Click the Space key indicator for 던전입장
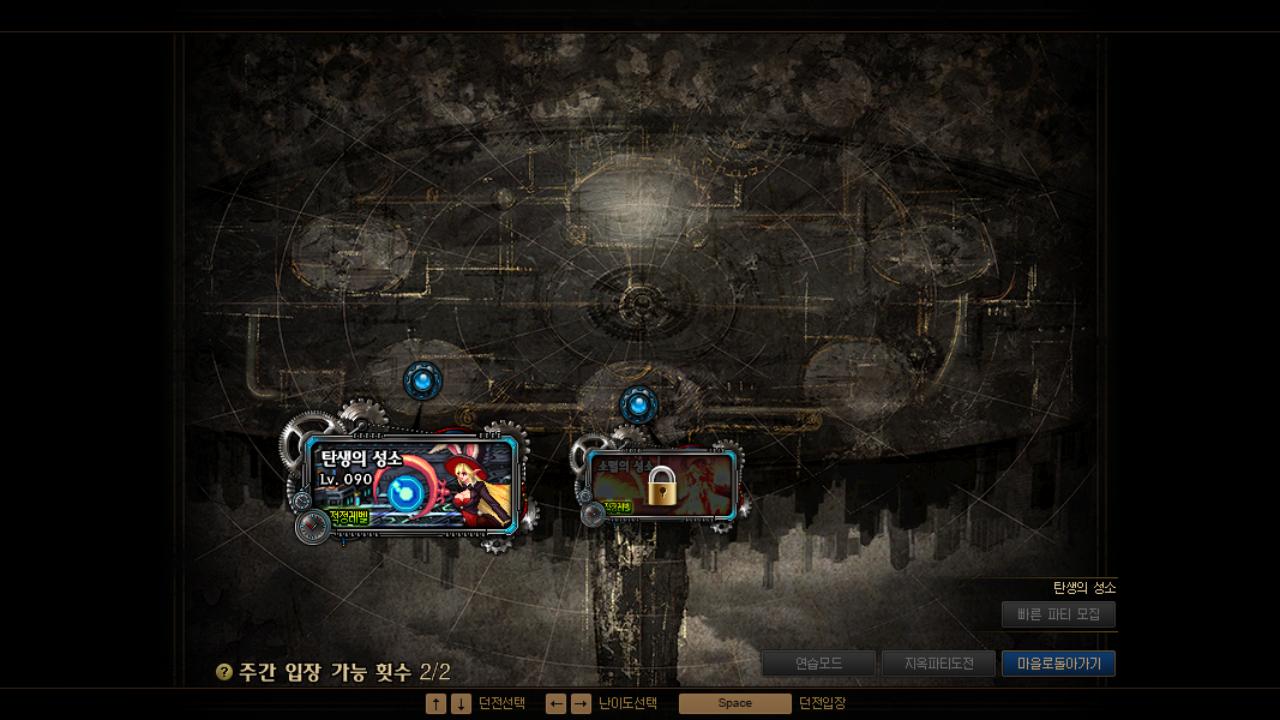The width and height of the screenshot is (1280, 720). (x=736, y=703)
